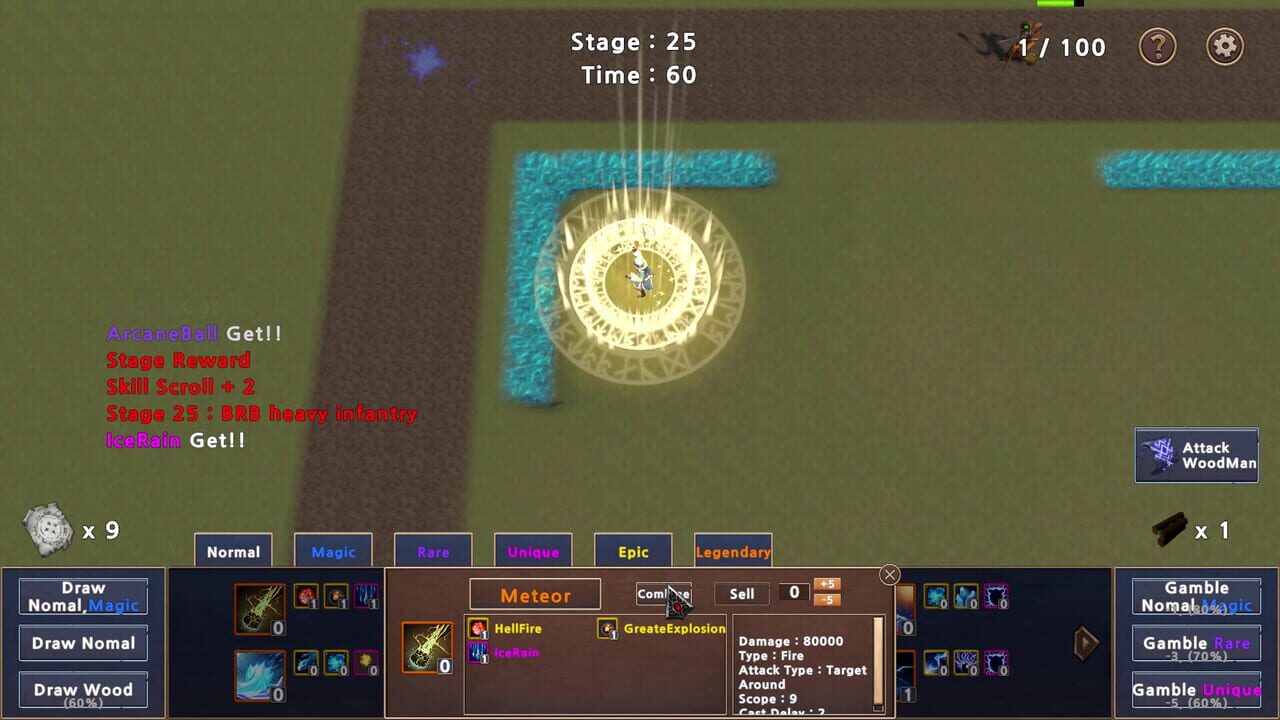Open the Magic rarity tab
The height and width of the screenshot is (720, 1280).
(333, 551)
